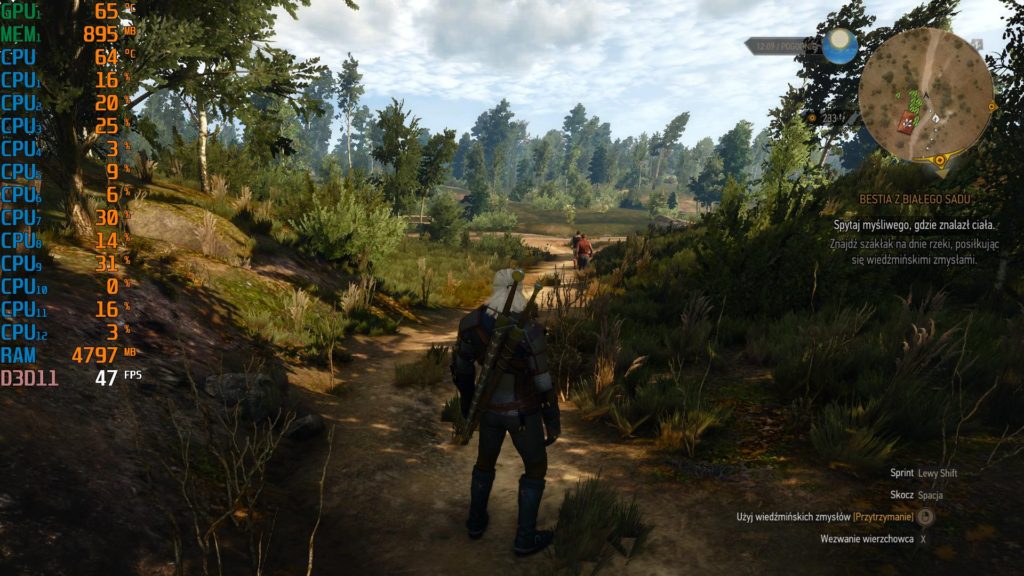Select the sun weather icon beside the clock
Screen dimensions: 1024x576
click(x=840, y=46)
